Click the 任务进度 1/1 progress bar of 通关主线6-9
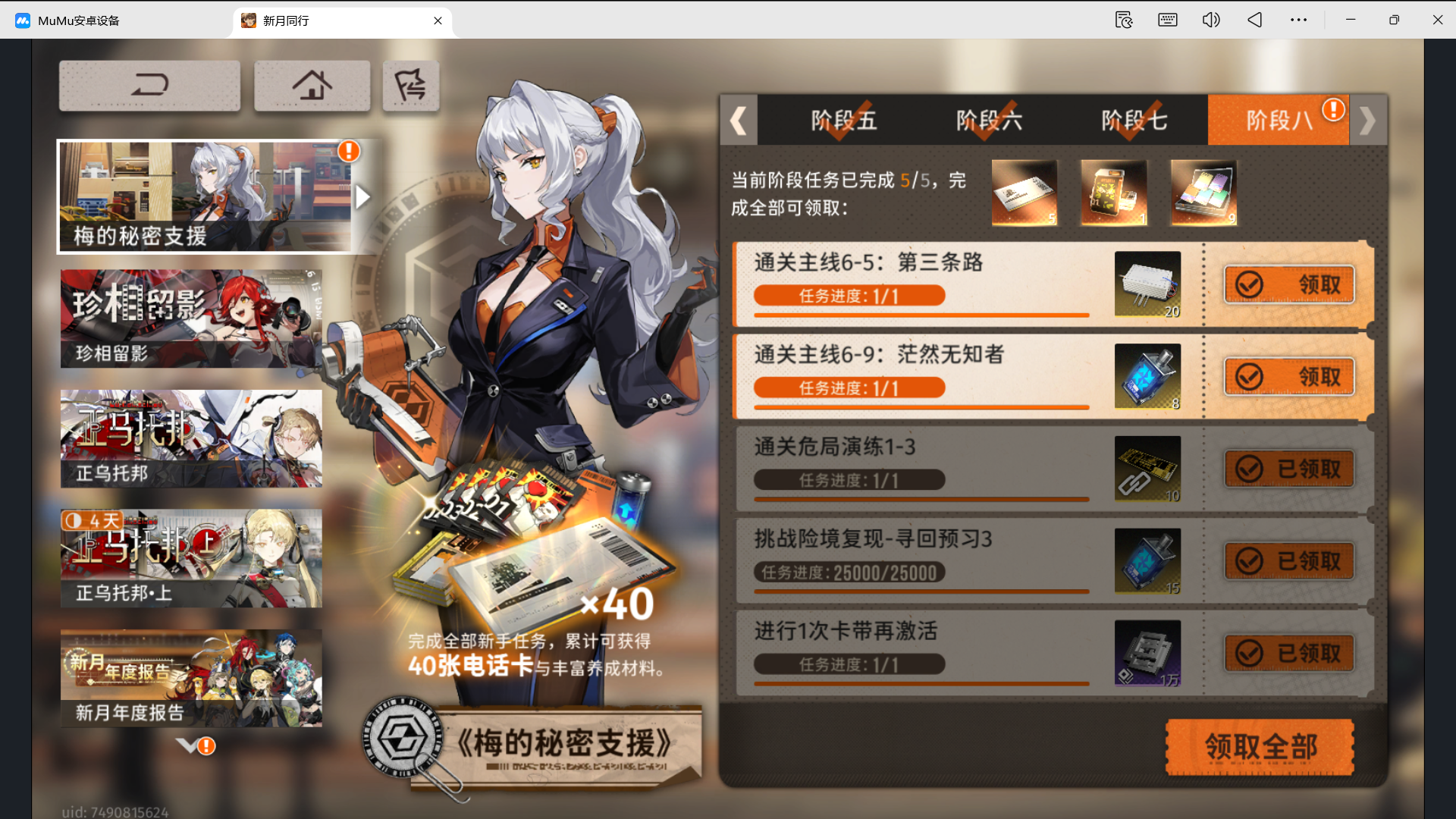 coord(849,388)
